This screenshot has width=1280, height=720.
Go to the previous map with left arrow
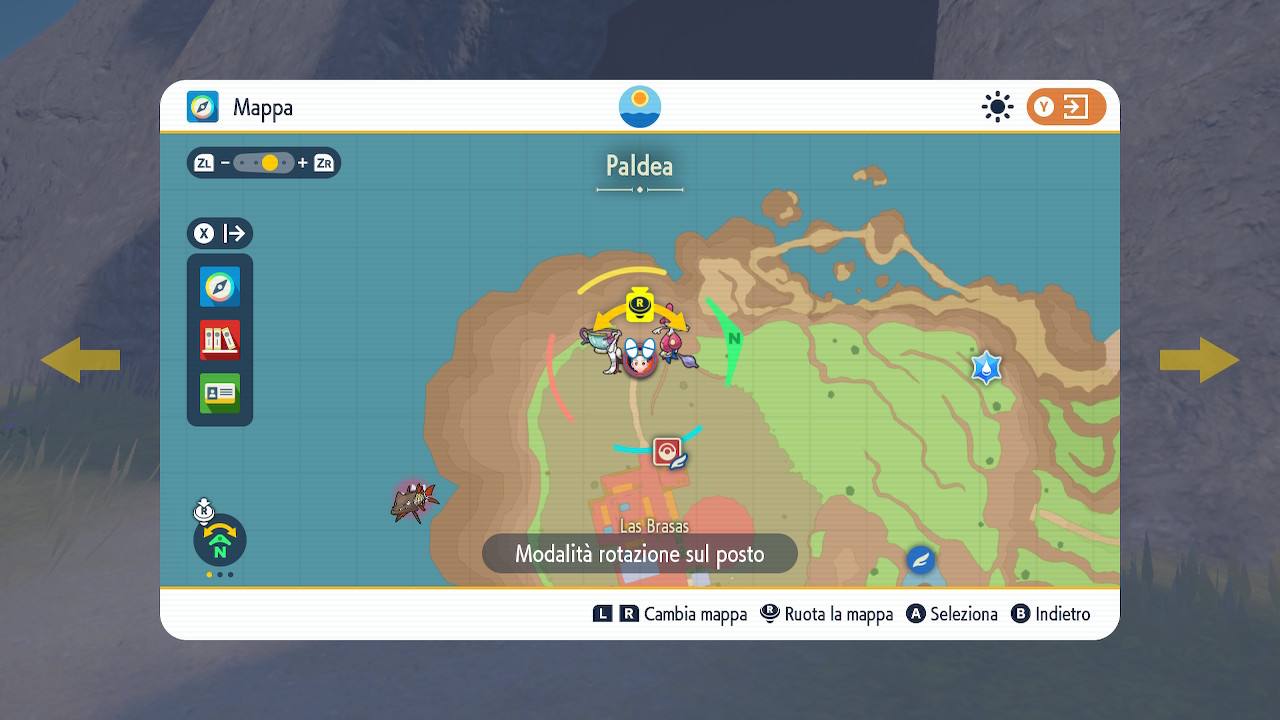click(80, 360)
